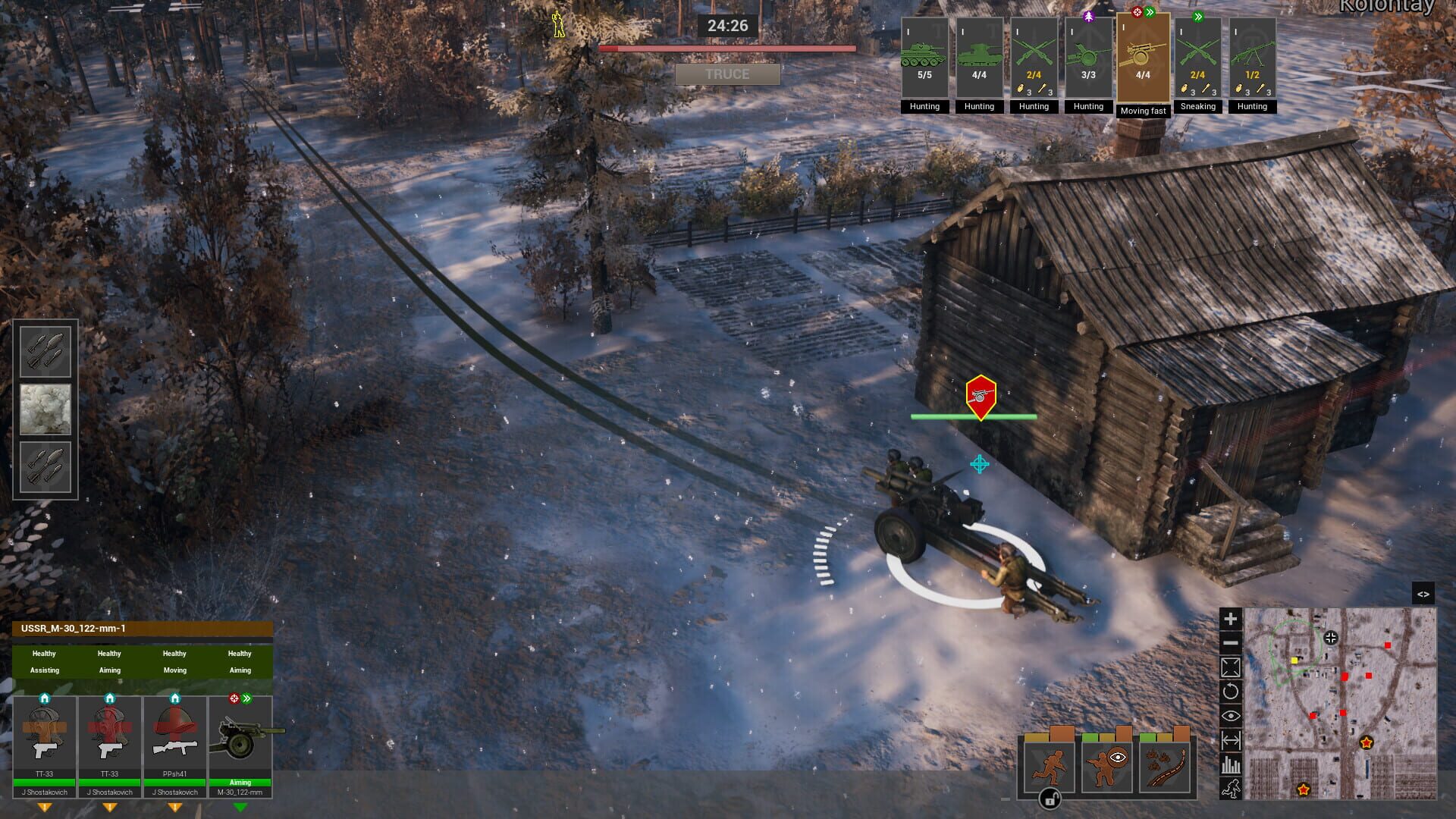Click the minimap zoom-in plus button

(1230, 618)
